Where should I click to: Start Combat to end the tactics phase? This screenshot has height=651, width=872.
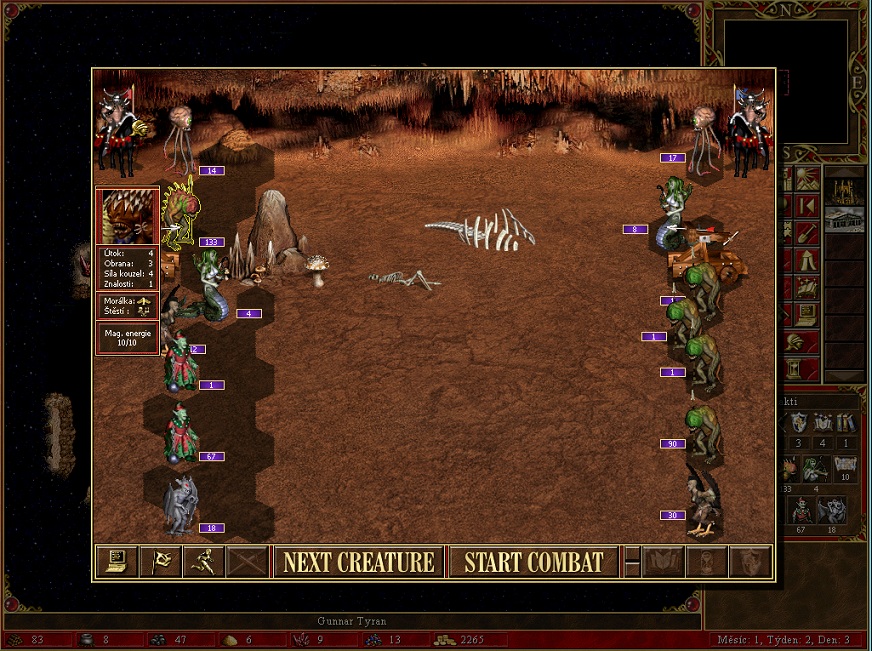(x=534, y=562)
